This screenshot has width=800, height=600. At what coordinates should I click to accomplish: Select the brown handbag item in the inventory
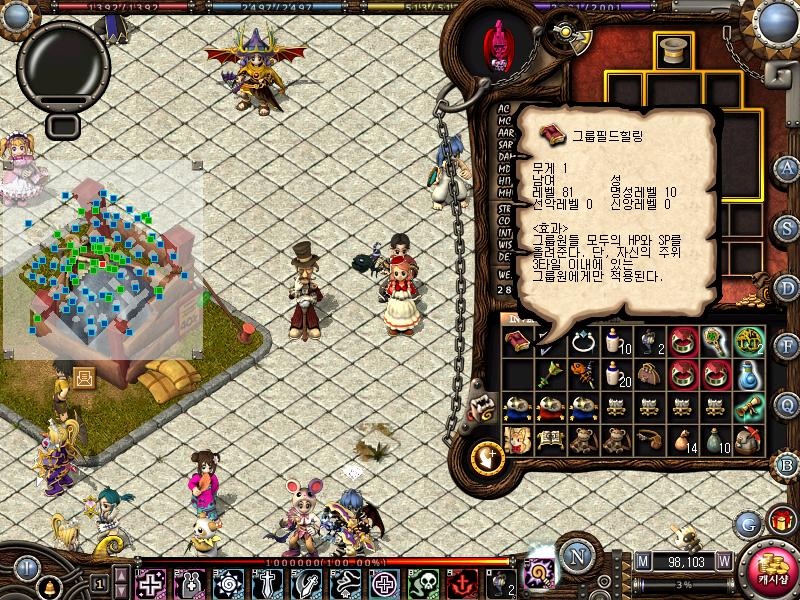[649, 375]
